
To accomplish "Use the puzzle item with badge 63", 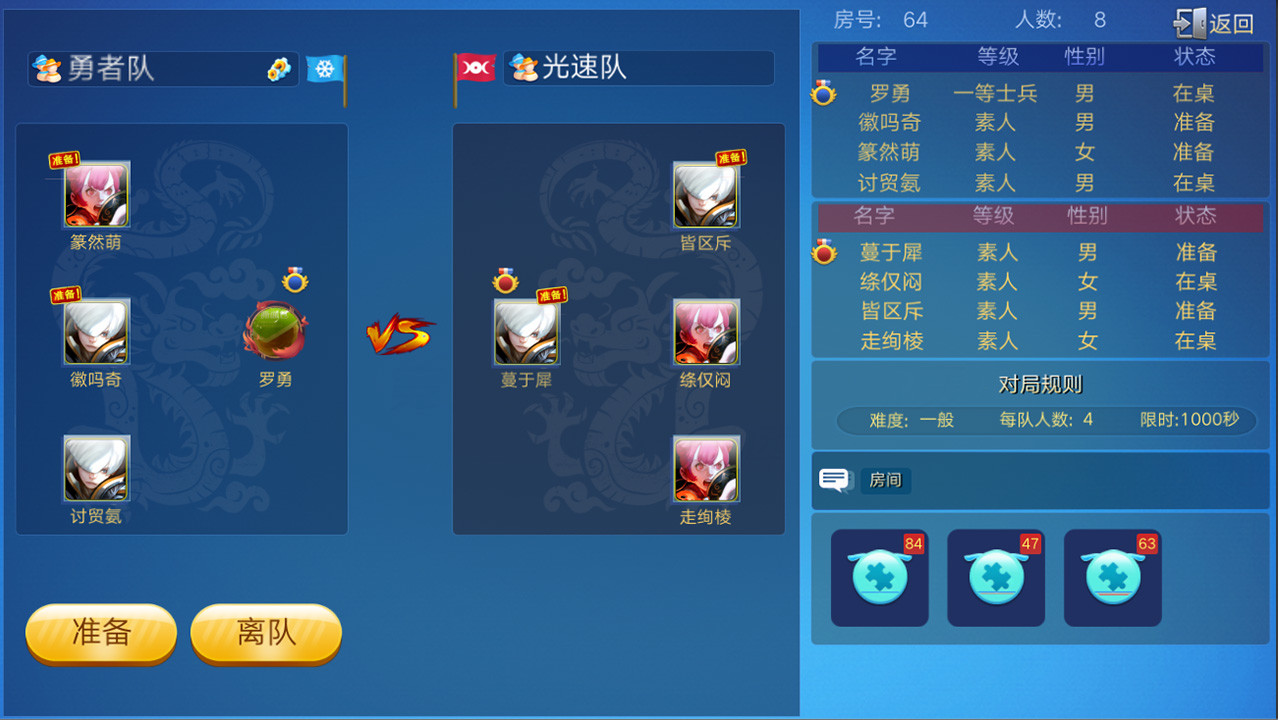I will 1112,577.
